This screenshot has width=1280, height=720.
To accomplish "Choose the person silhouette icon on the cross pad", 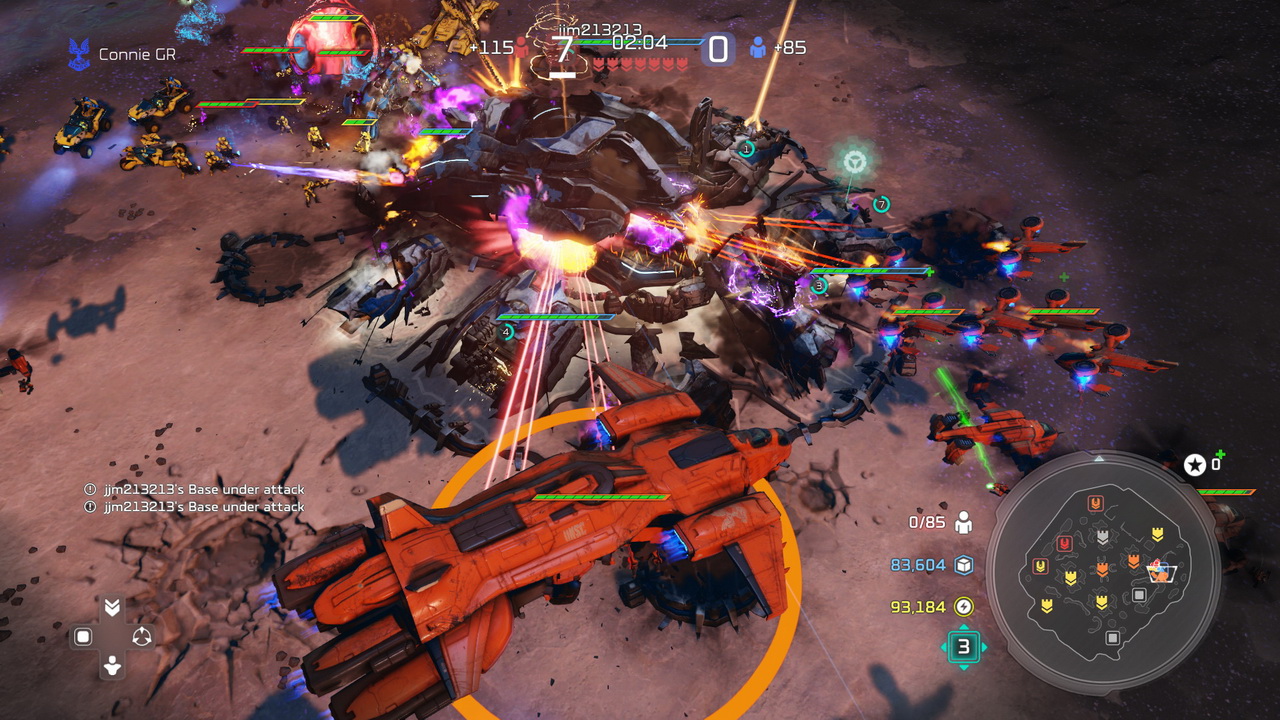I will pyautogui.click(x=112, y=665).
